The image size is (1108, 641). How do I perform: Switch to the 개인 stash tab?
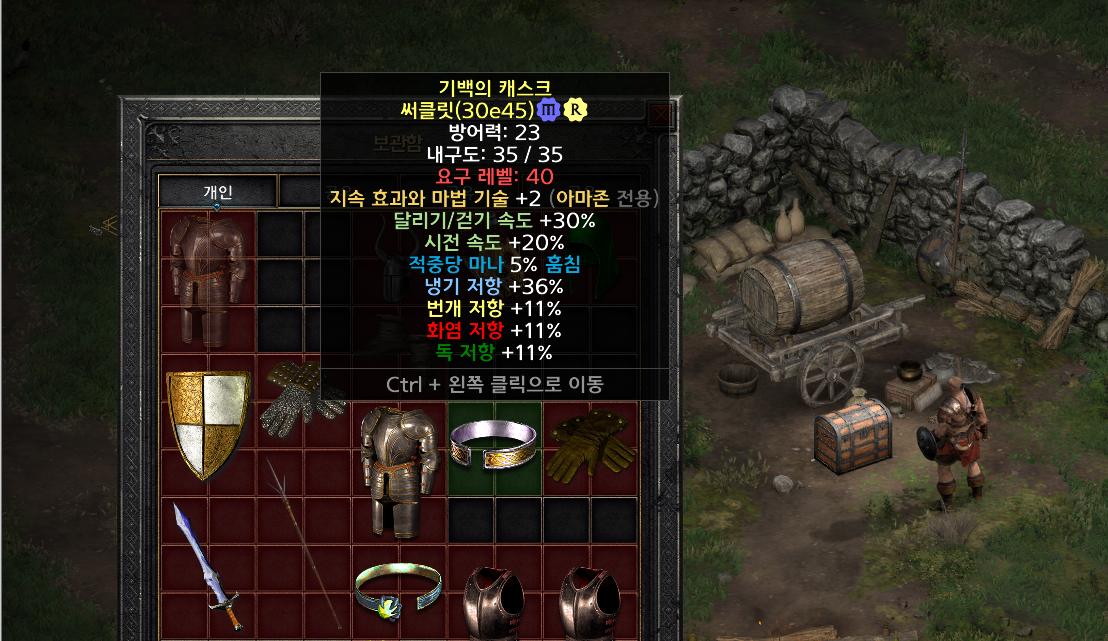(217, 191)
